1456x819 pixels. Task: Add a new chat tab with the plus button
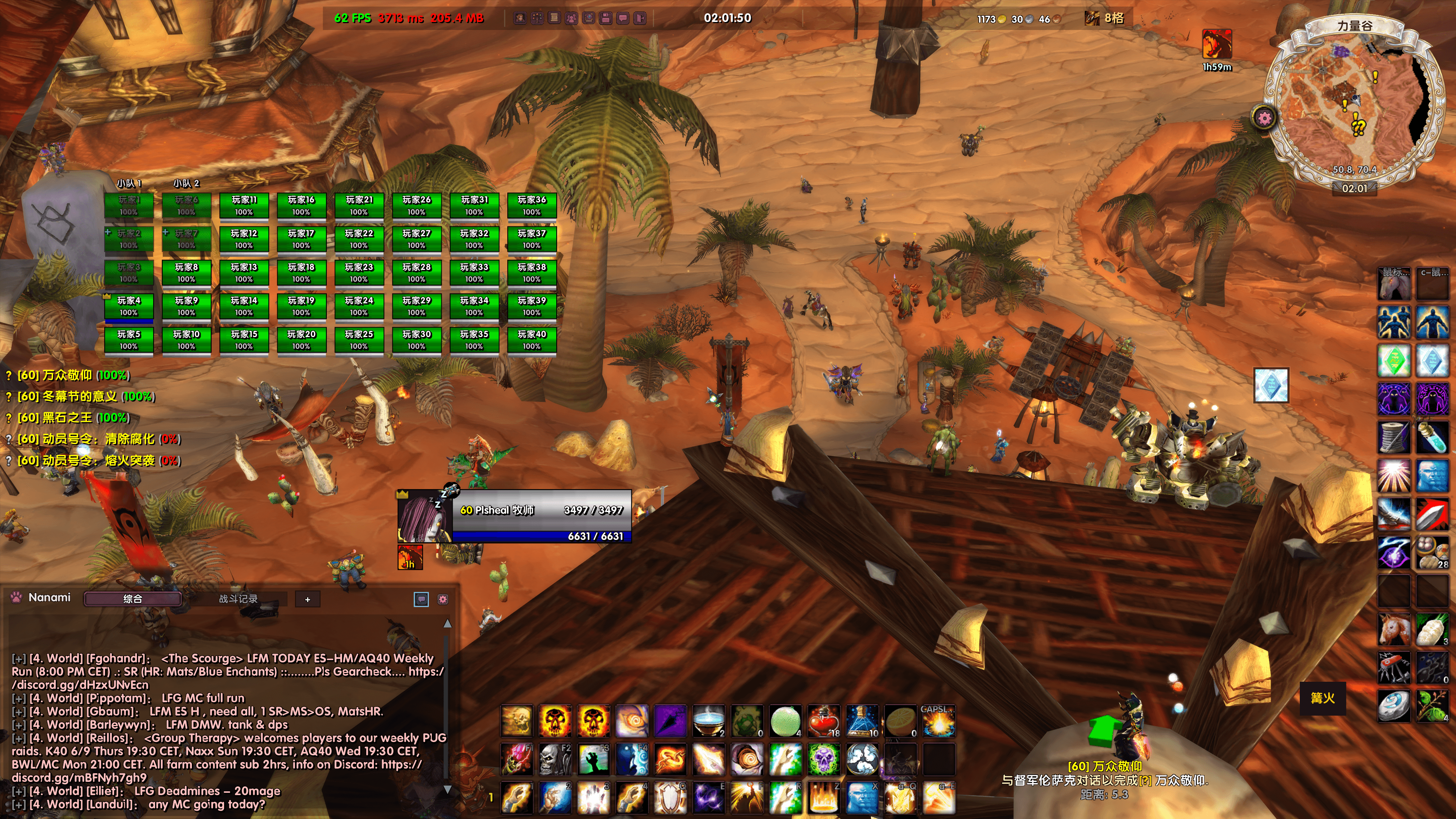[x=308, y=599]
